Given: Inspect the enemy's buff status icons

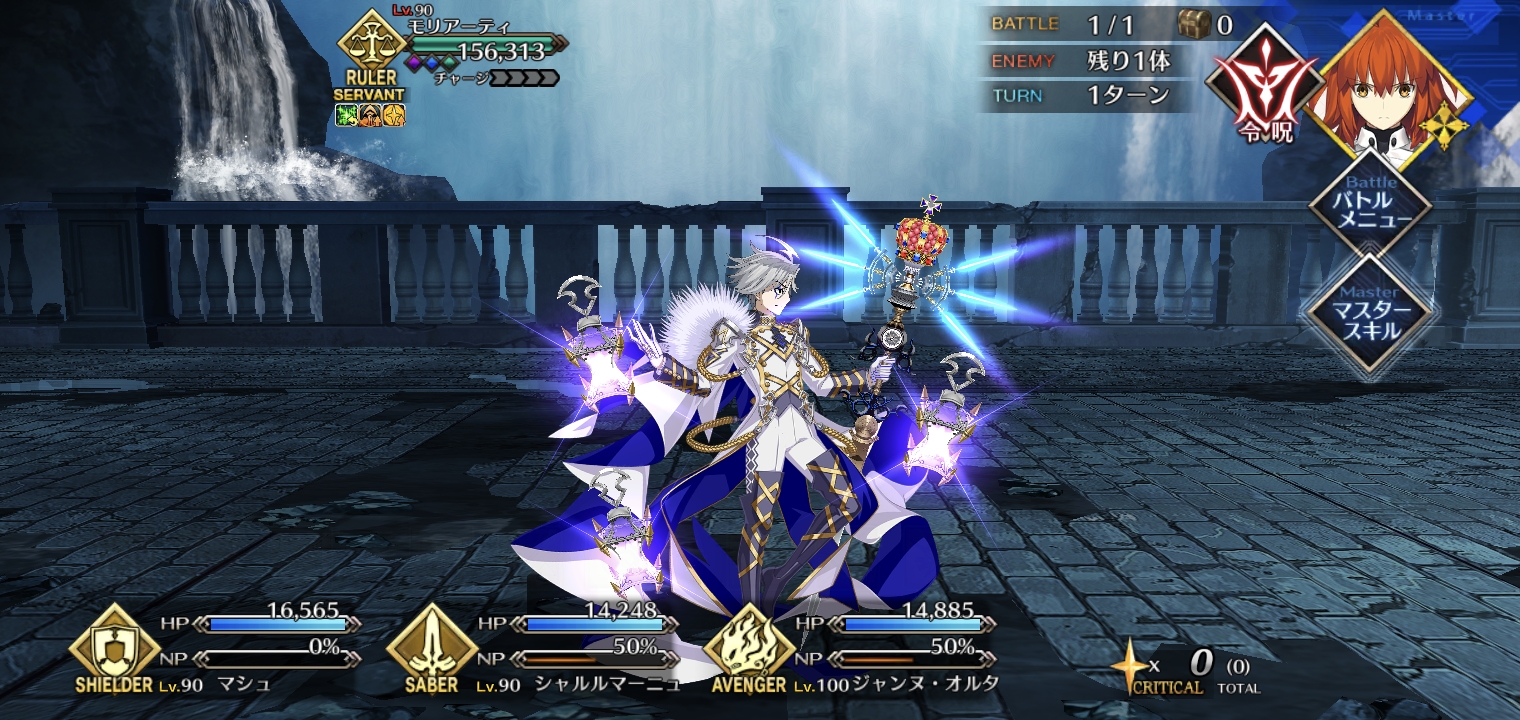Looking at the screenshot, I should 369,115.
